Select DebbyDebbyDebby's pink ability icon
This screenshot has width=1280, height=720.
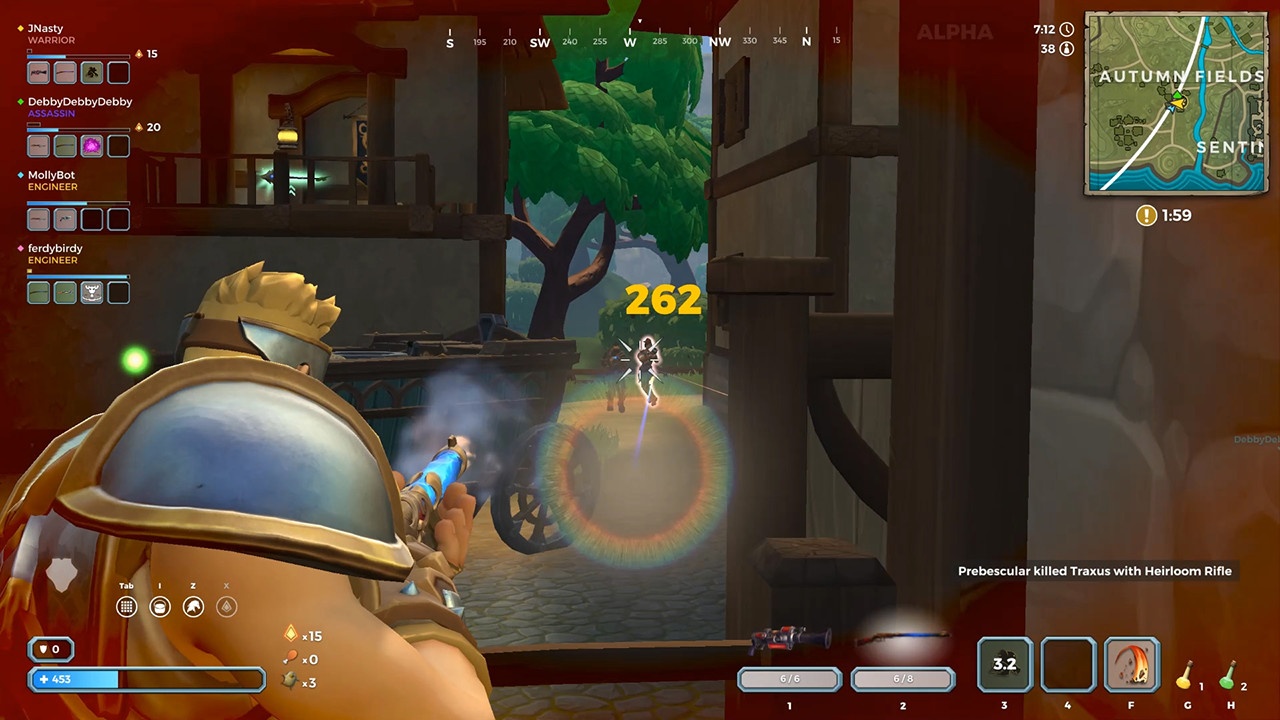coord(92,145)
